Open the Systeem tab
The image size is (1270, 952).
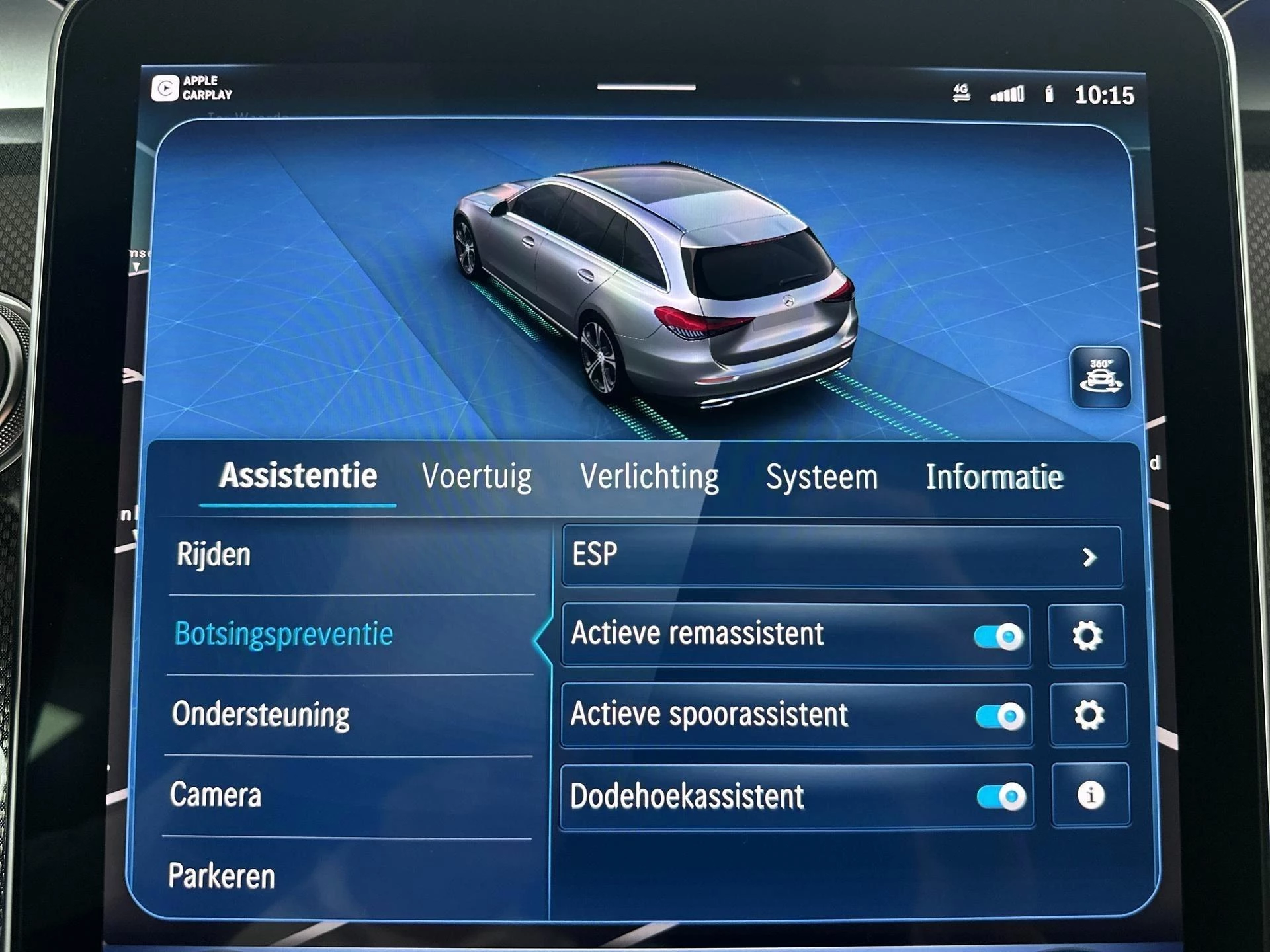pos(822,475)
